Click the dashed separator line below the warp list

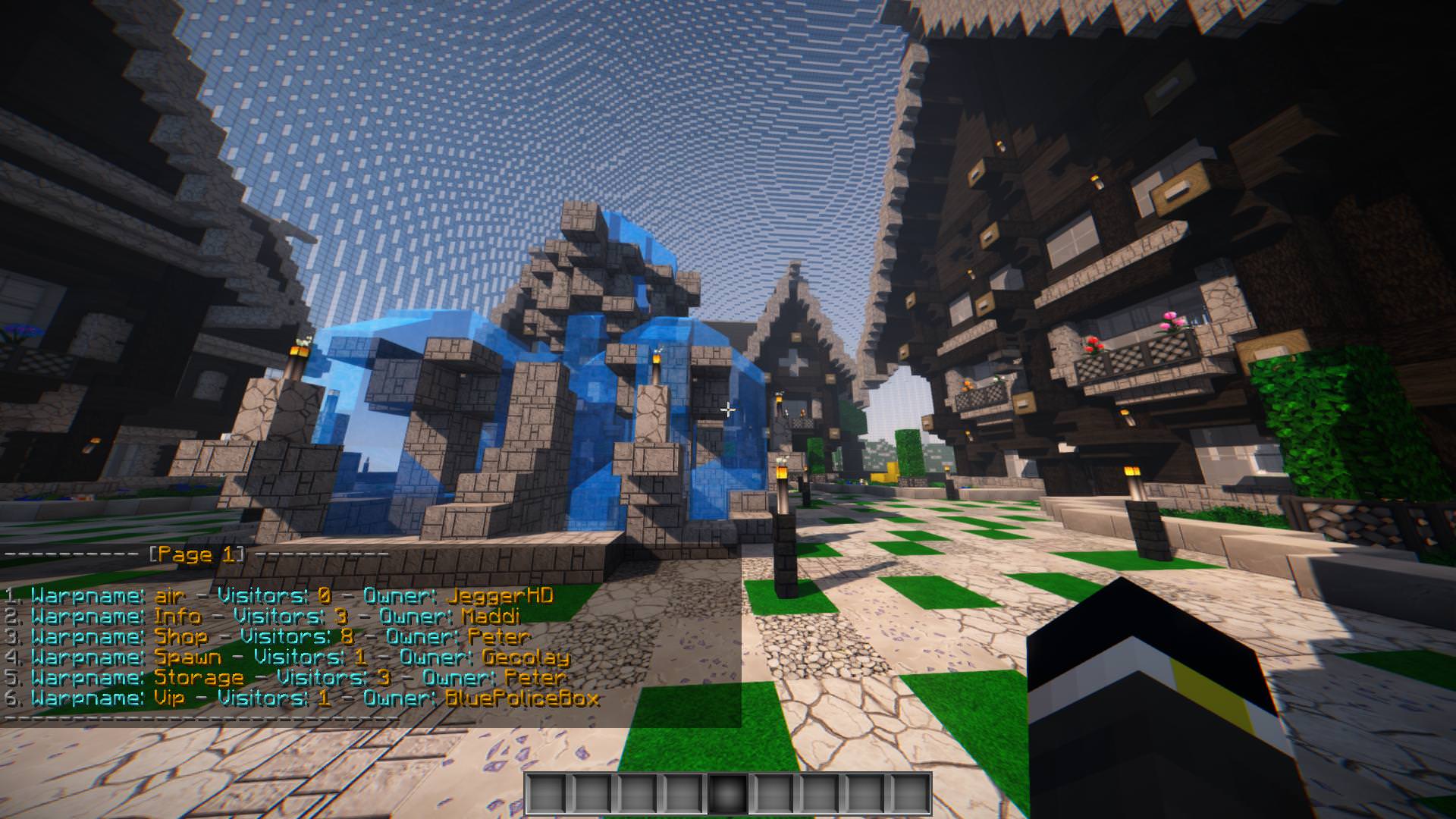[x=197, y=720]
